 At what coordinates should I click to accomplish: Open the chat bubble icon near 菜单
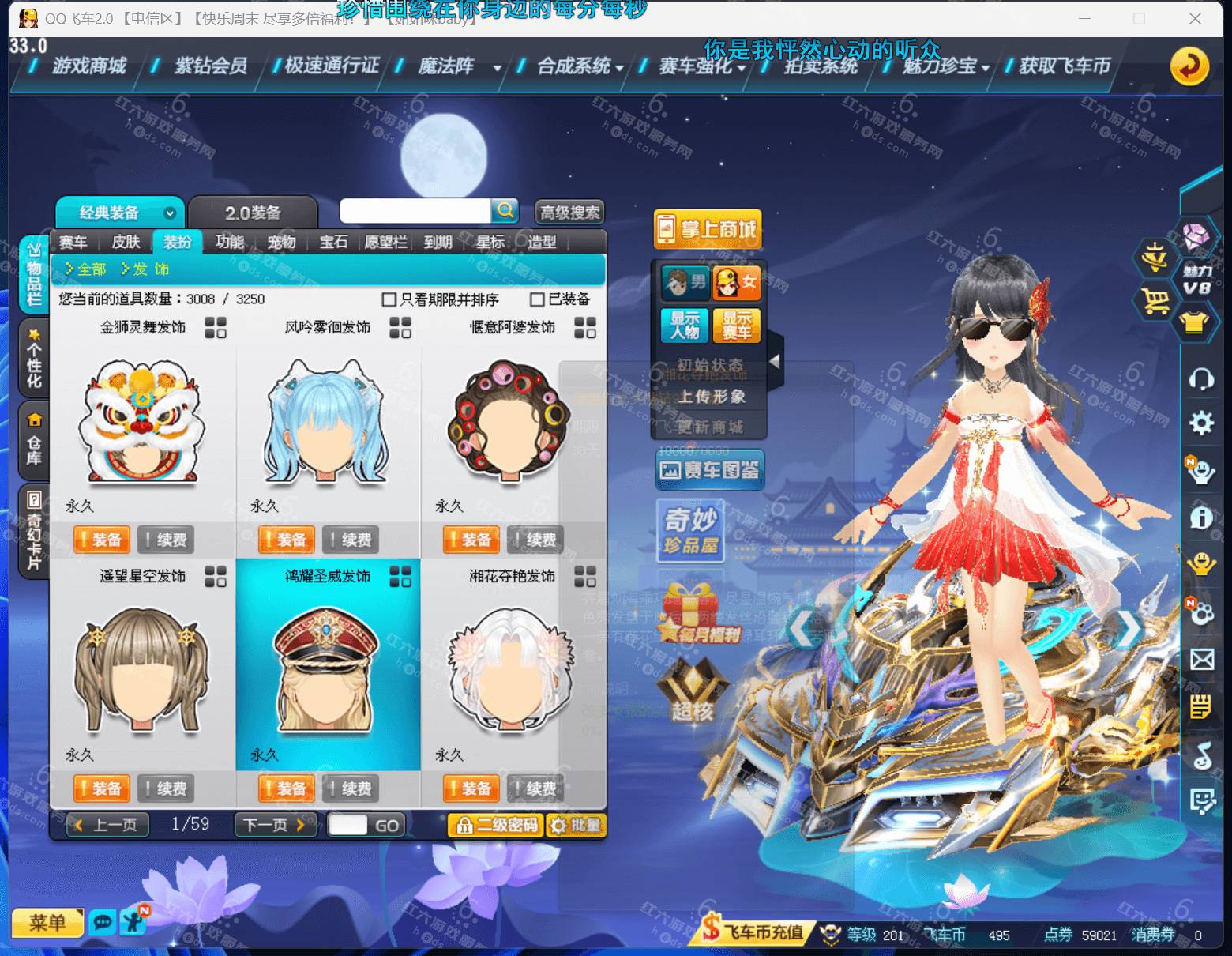click(x=102, y=922)
